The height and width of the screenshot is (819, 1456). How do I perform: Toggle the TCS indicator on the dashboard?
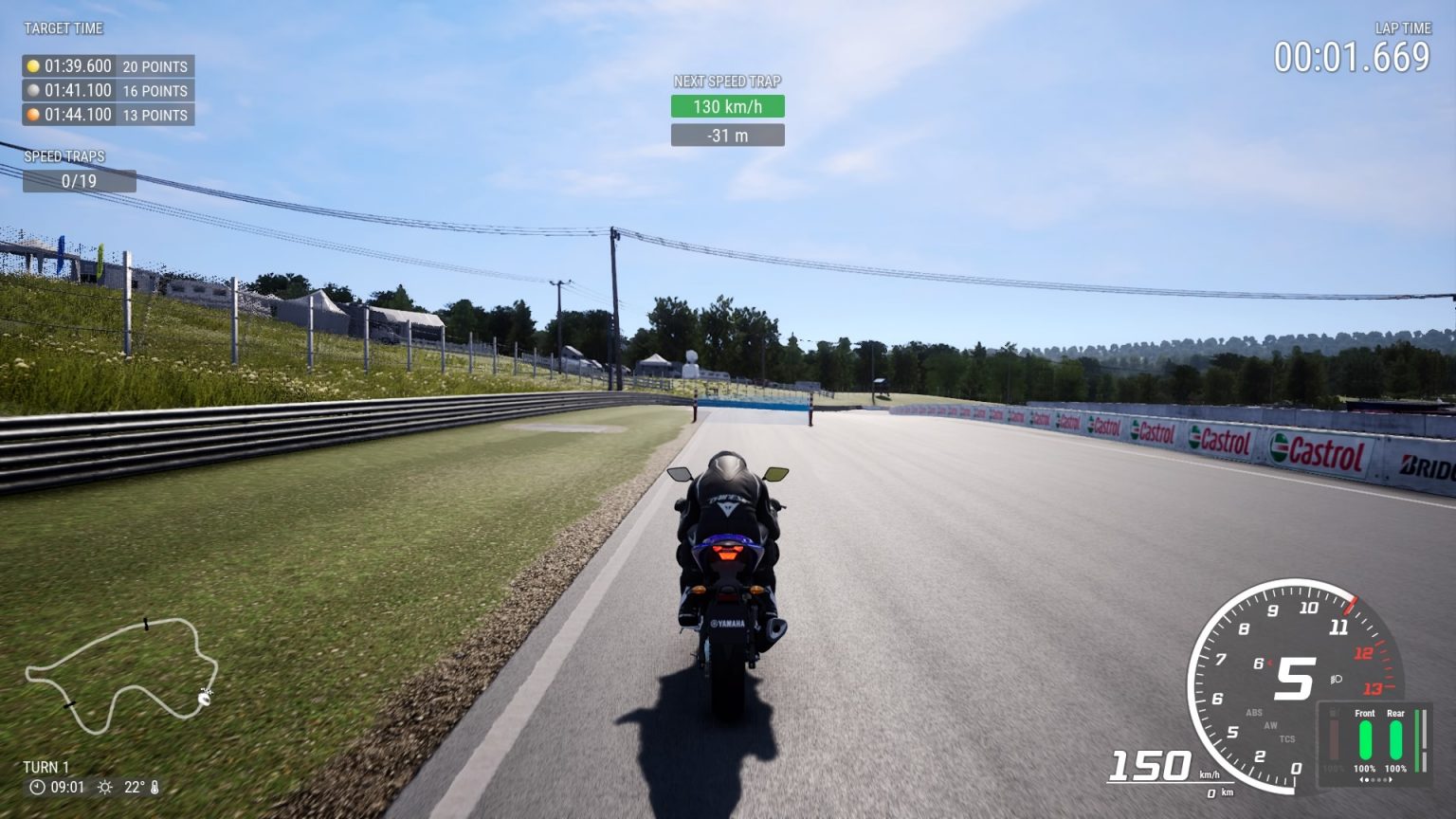click(x=1287, y=739)
